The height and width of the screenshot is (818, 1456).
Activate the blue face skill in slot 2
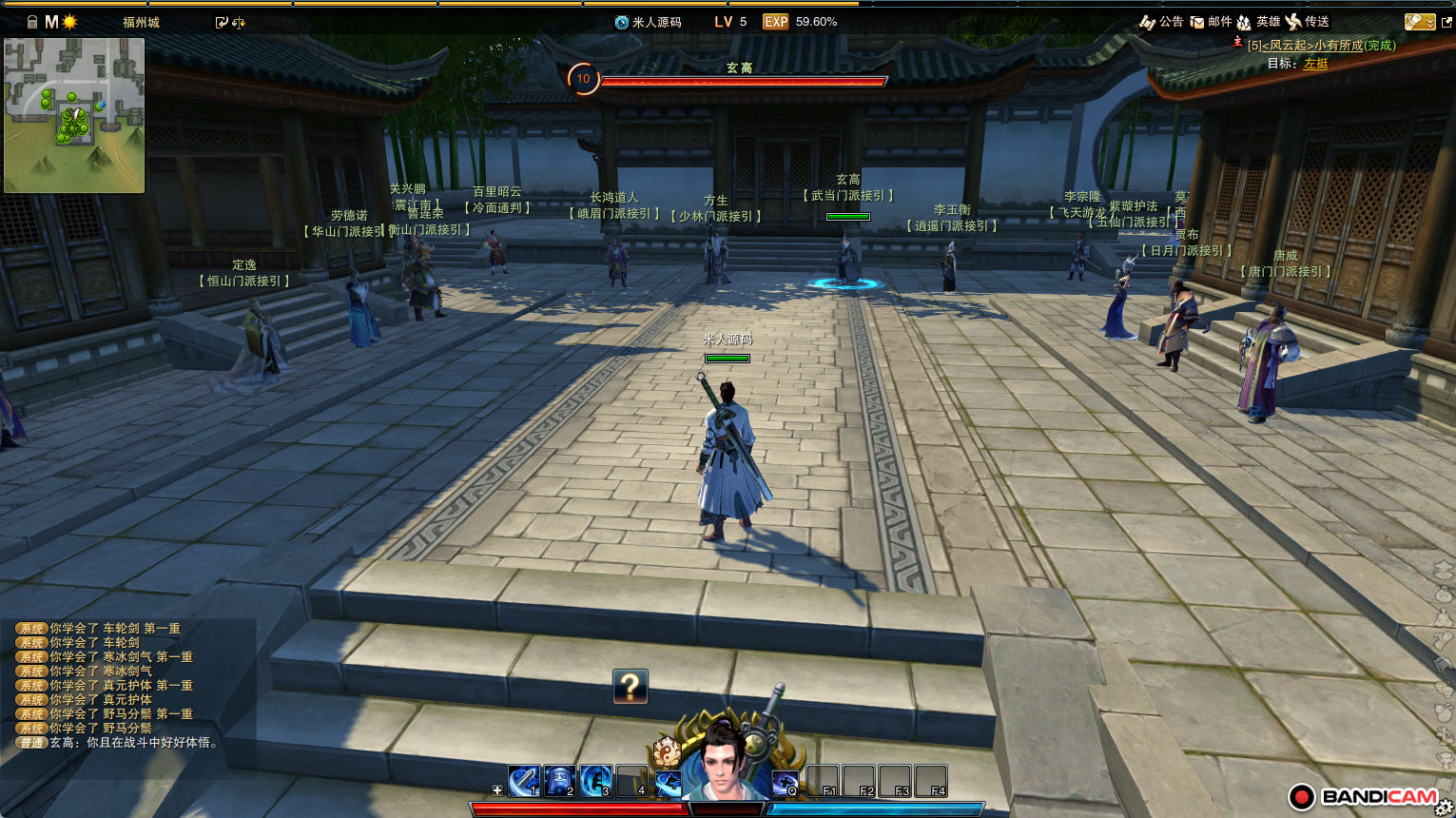coord(559,781)
